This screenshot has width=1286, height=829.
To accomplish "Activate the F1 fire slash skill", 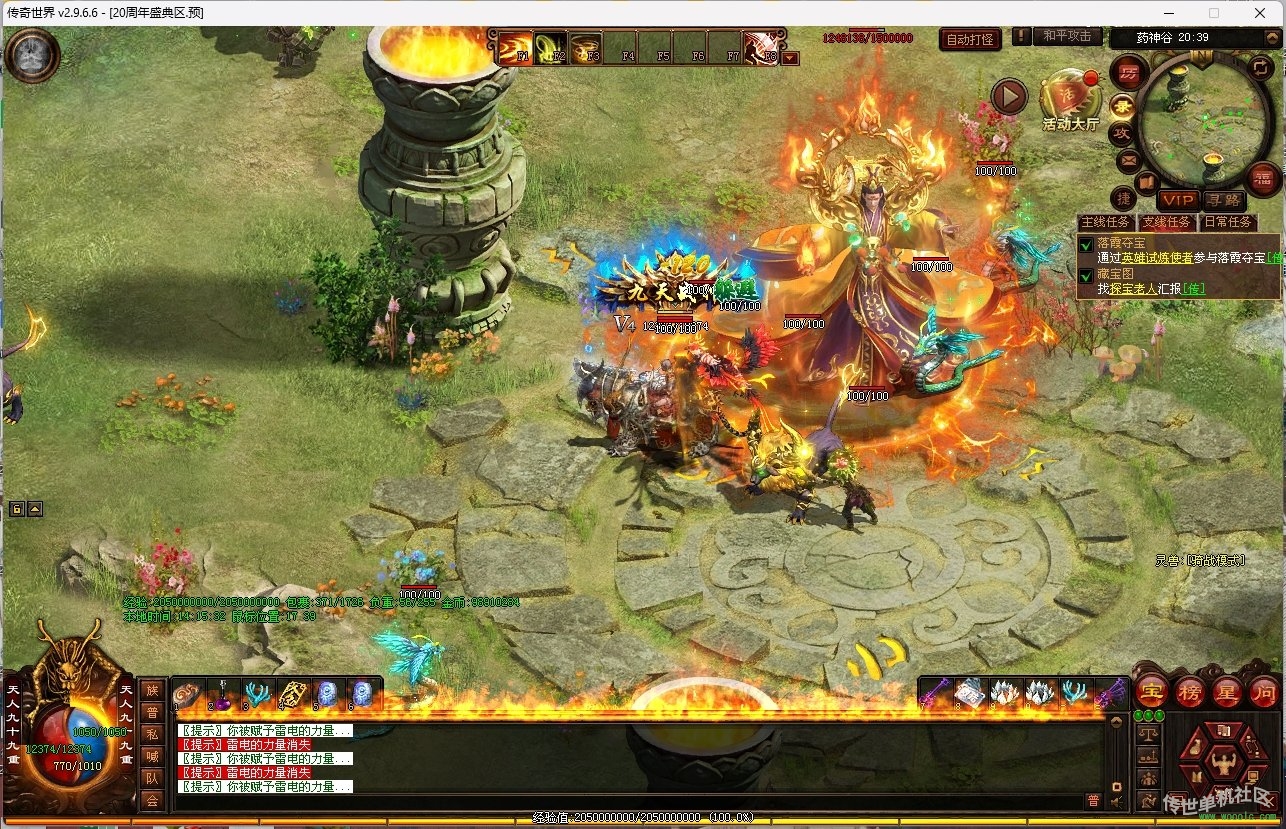I will click(x=515, y=47).
